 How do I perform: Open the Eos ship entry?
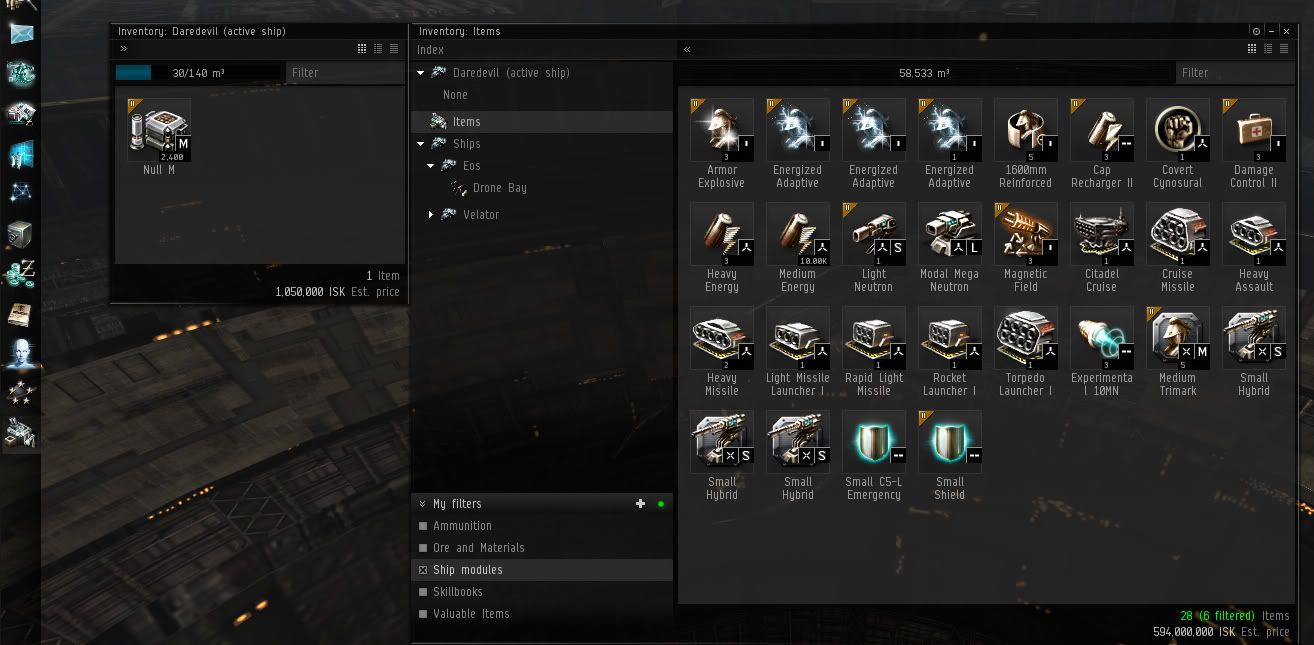click(471, 166)
